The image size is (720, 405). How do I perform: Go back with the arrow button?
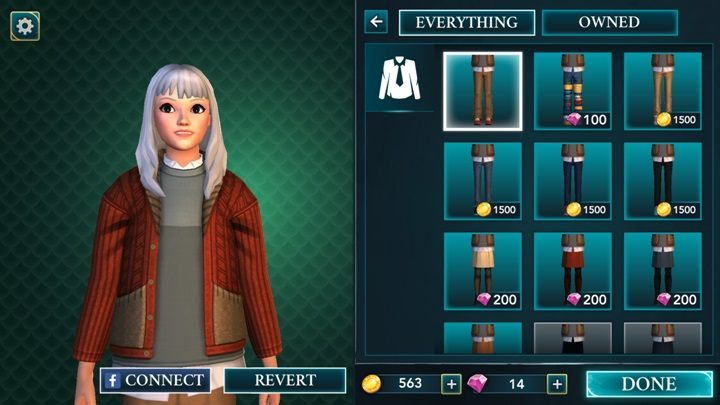click(376, 21)
